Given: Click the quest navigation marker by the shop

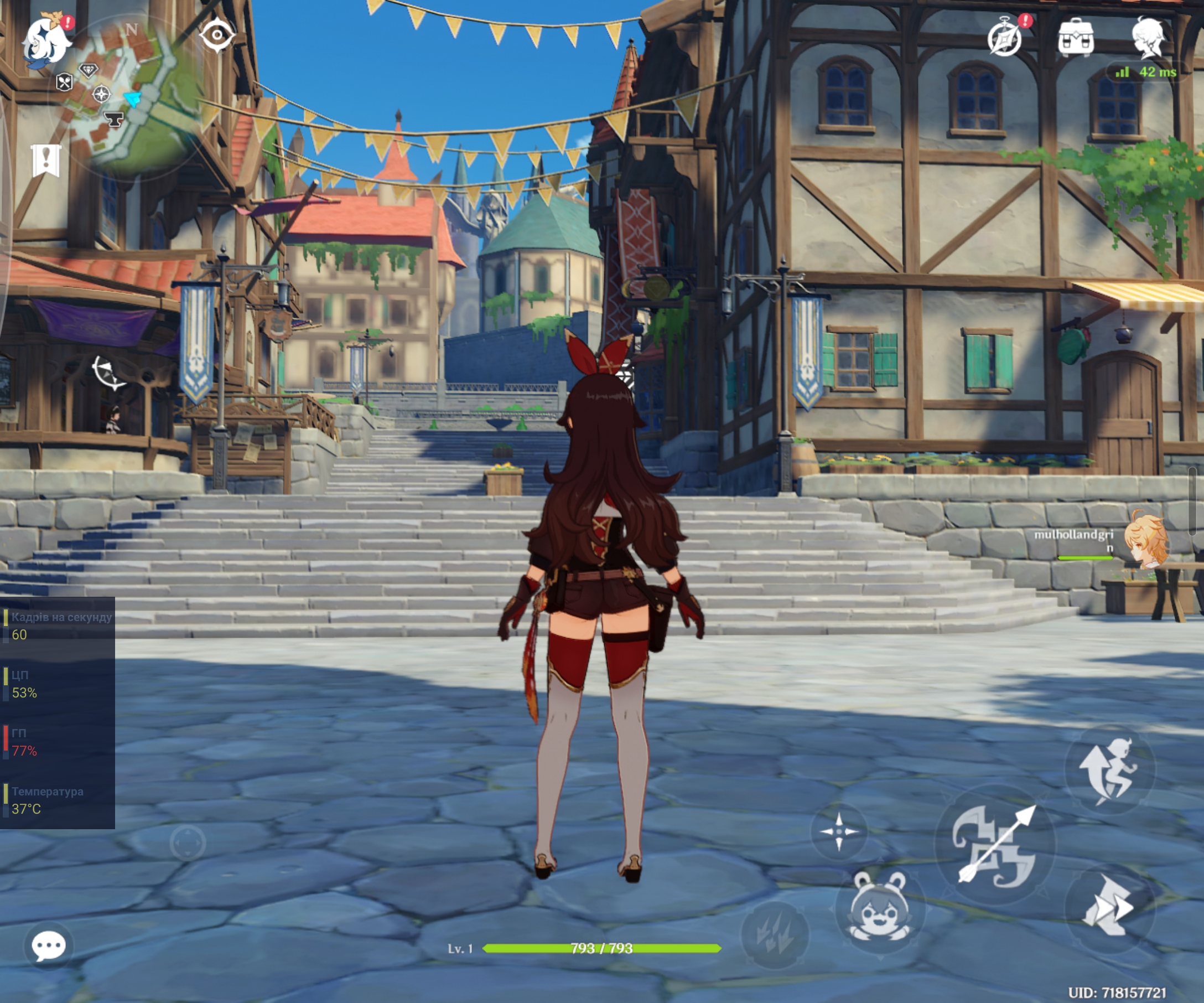Looking at the screenshot, I should click(108, 371).
